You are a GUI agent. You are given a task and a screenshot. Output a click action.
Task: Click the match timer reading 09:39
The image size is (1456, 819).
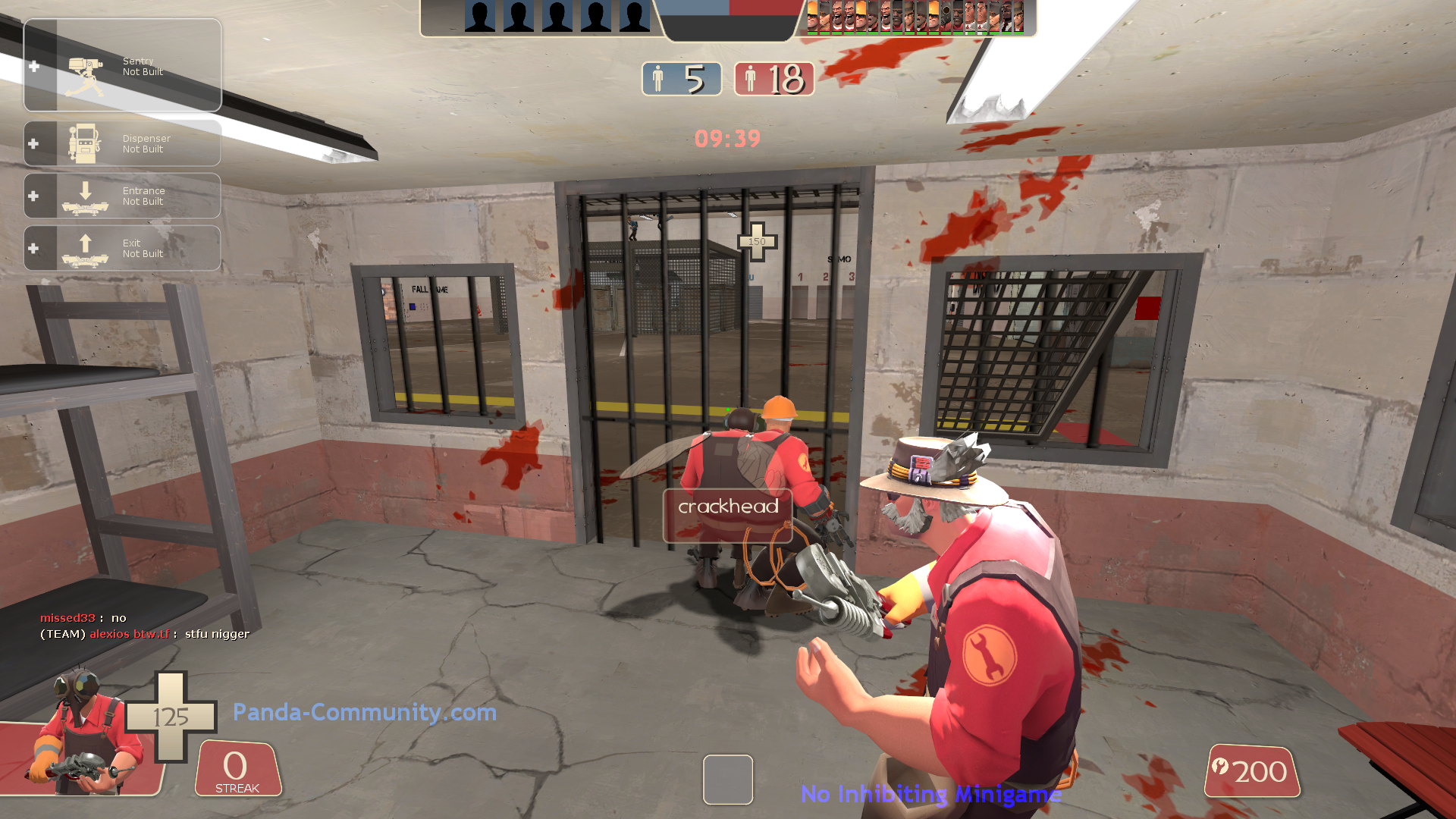[727, 139]
